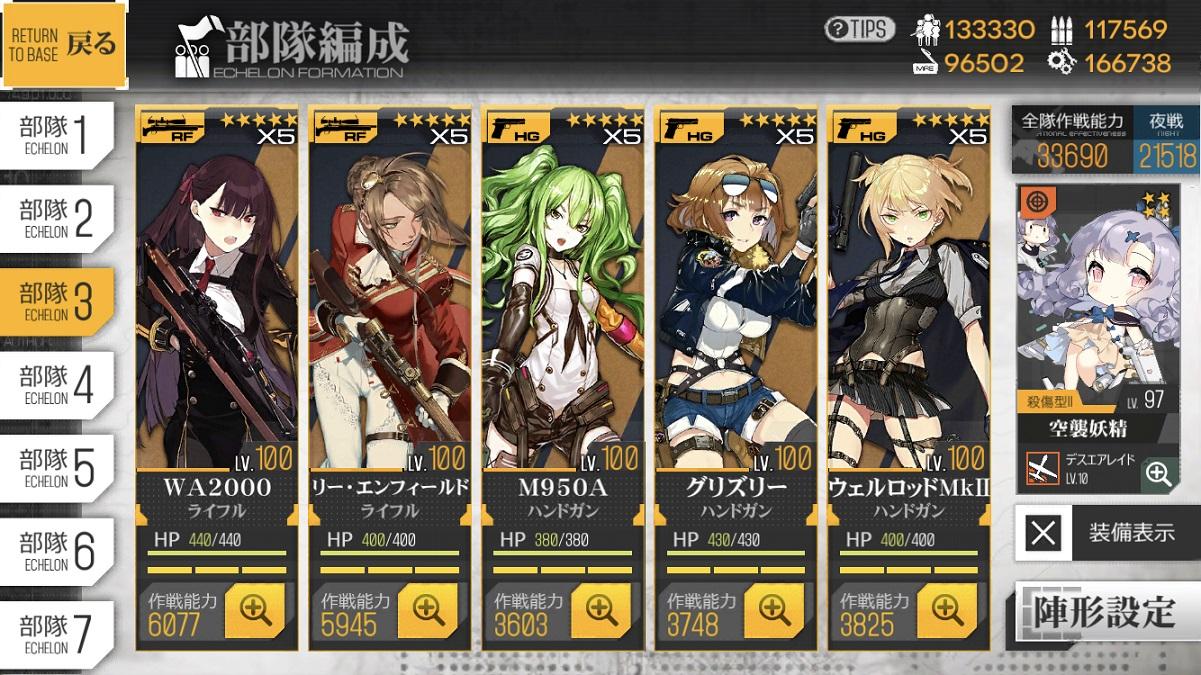
Task: Return to base with the 戻る button
Action: (x=65, y=44)
